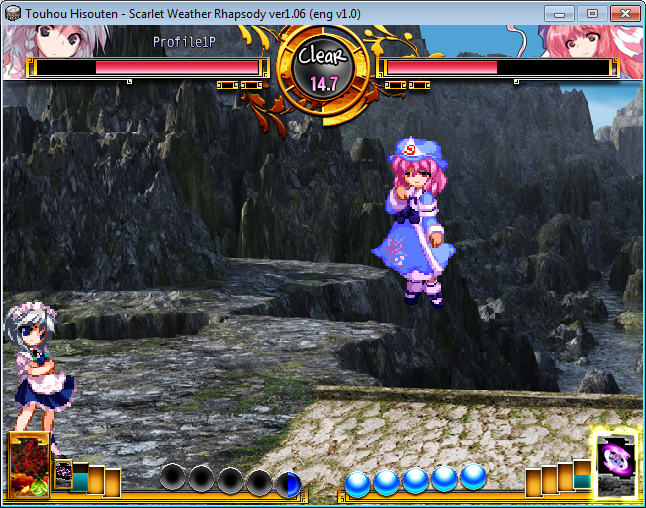Image resolution: width=646 pixels, height=508 pixels.
Task: Select the large red spell card
Action: 28,465
